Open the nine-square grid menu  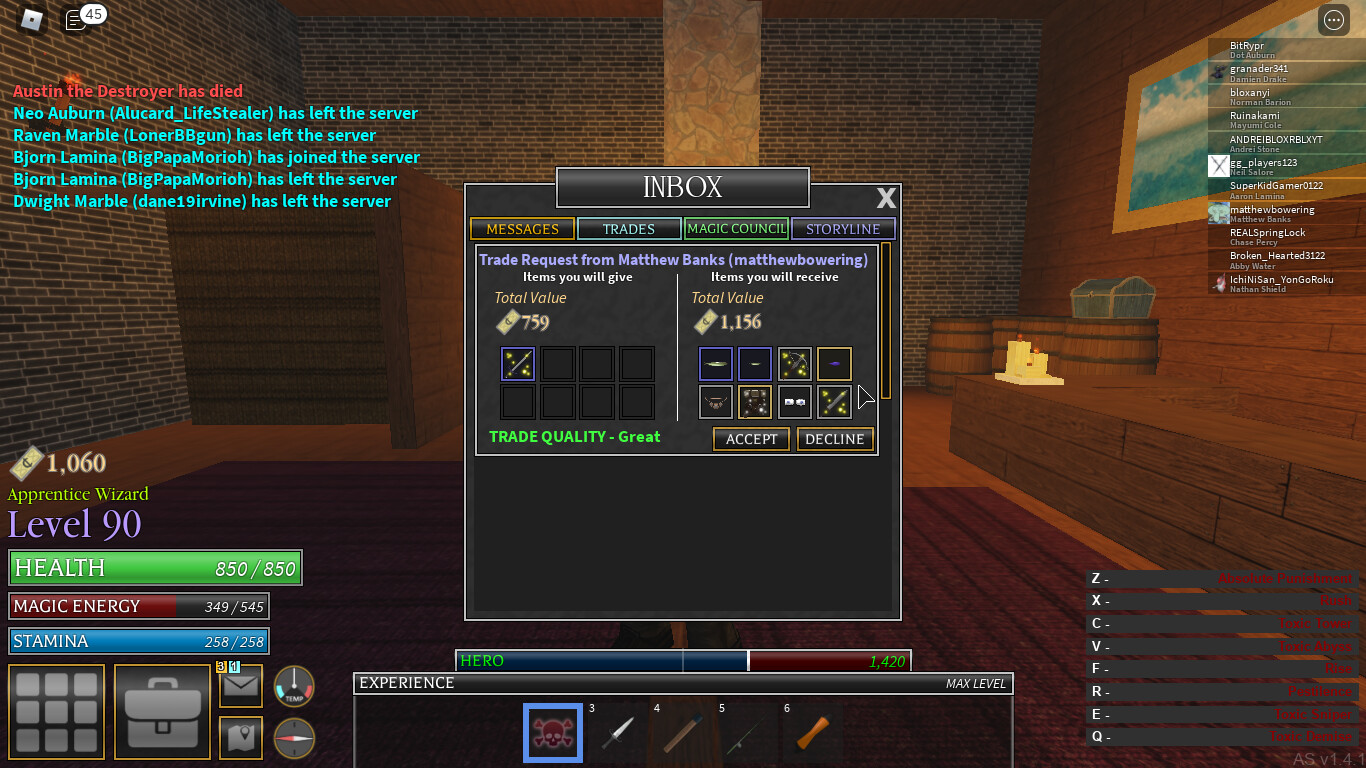57,711
